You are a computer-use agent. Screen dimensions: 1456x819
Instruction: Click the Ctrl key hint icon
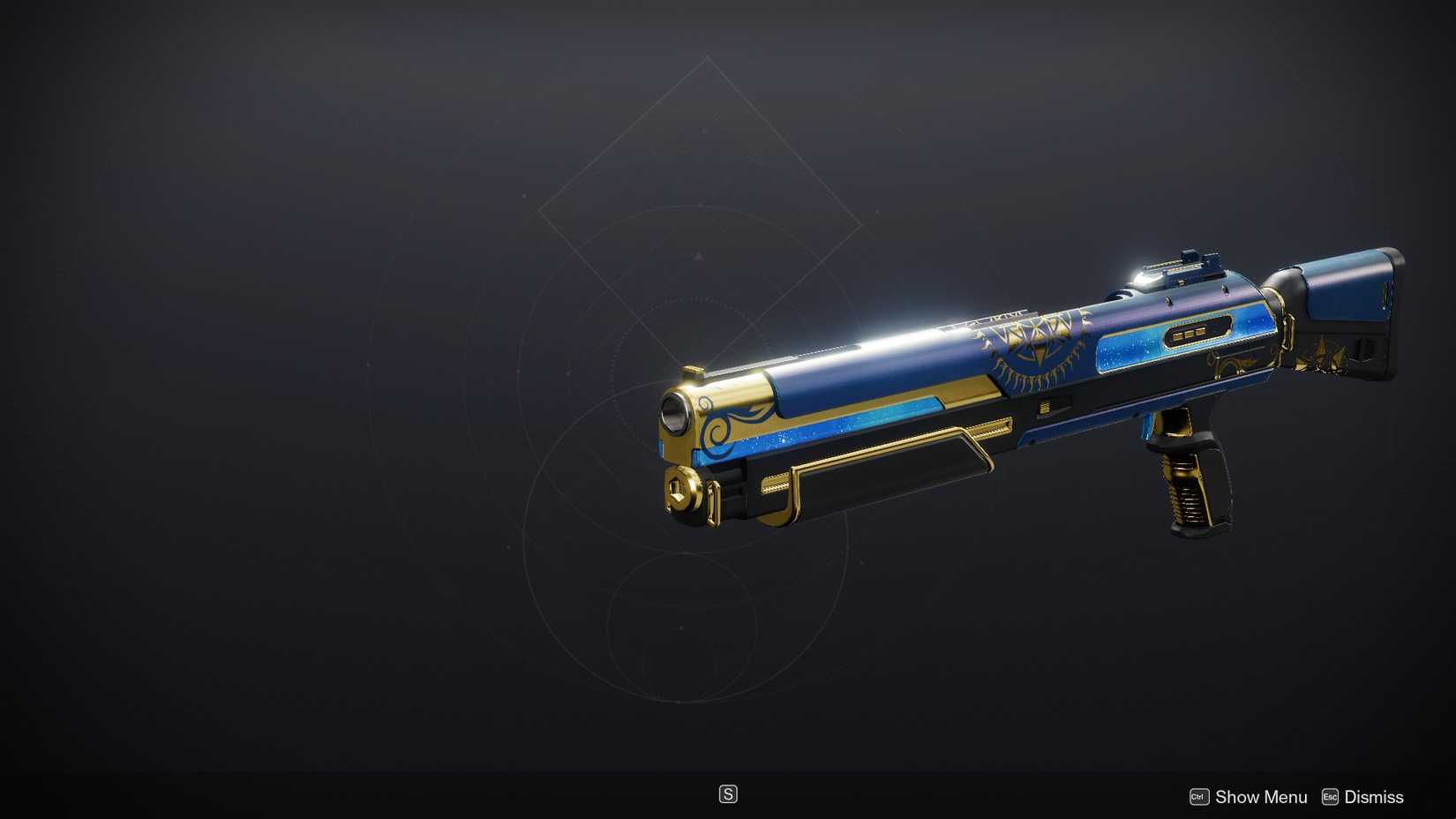click(x=1197, y=796)
